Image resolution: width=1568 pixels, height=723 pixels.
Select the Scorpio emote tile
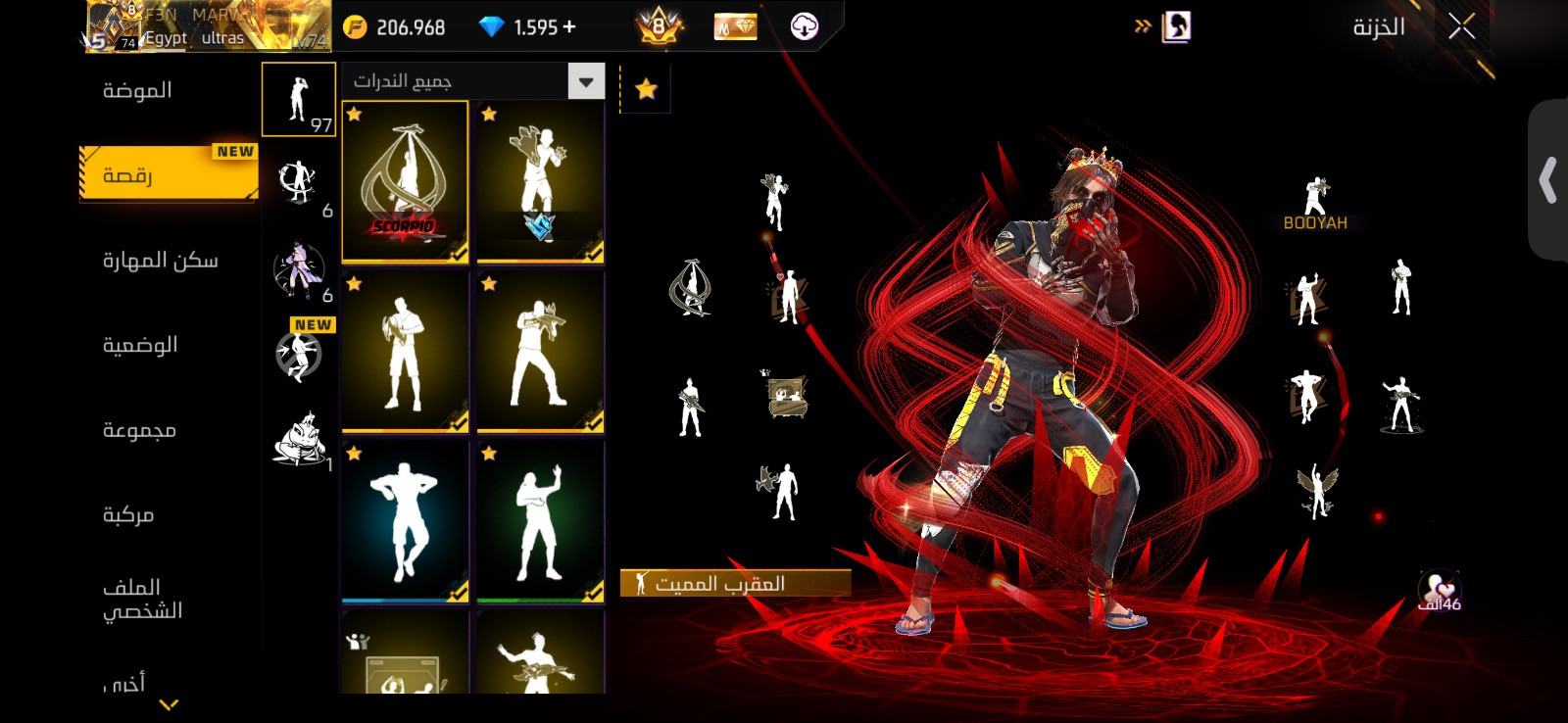click(405, 182)
